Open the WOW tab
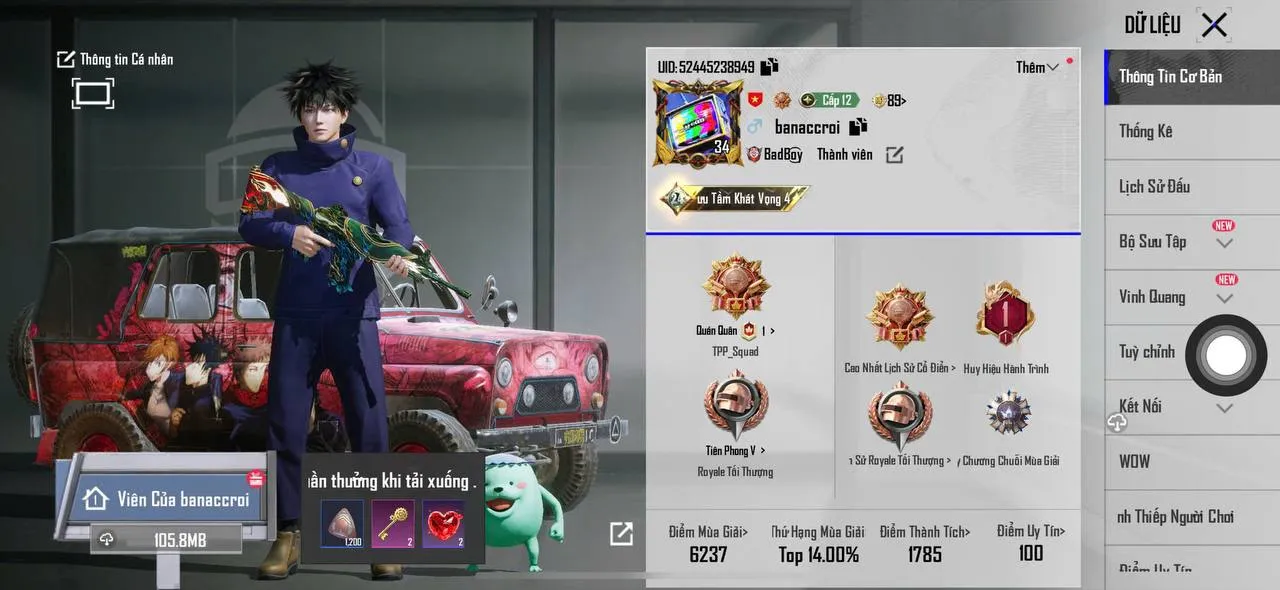This screenshot has width=1280, height=590. 1135,461
